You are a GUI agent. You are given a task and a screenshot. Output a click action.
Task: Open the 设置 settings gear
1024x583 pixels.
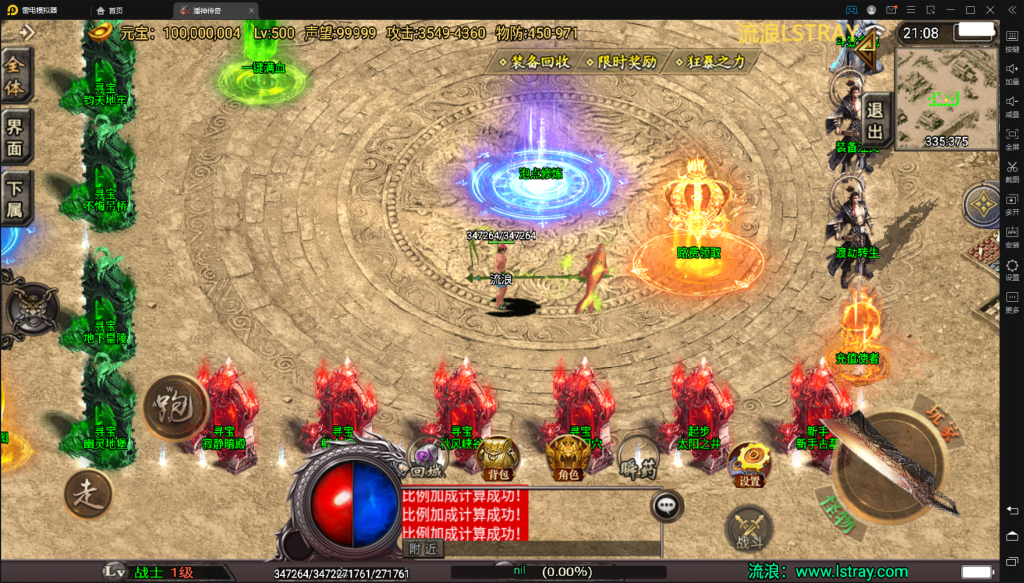pyautogui.click(x=749, y=463)
